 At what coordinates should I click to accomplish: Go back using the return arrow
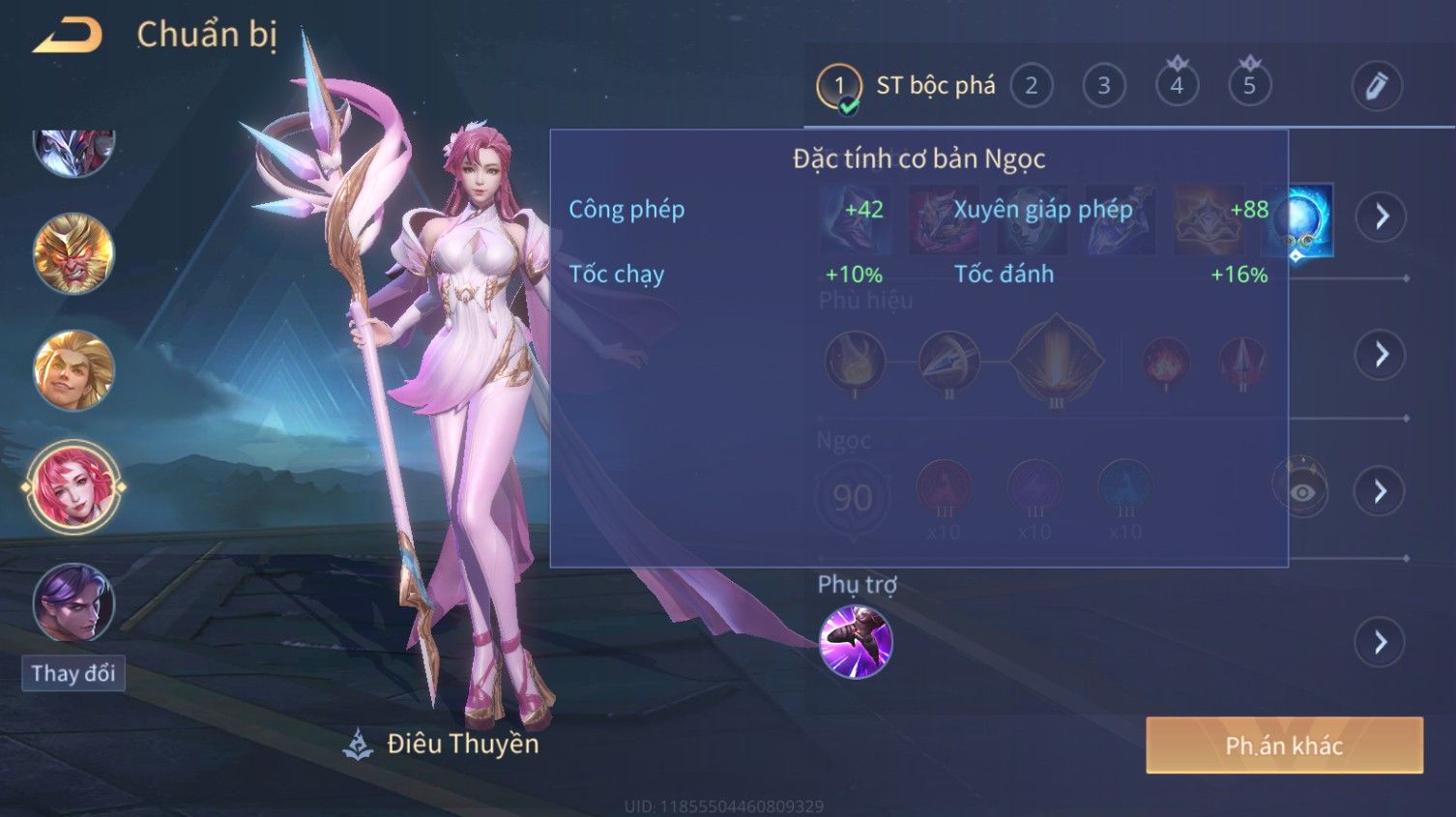coord(68,36)
